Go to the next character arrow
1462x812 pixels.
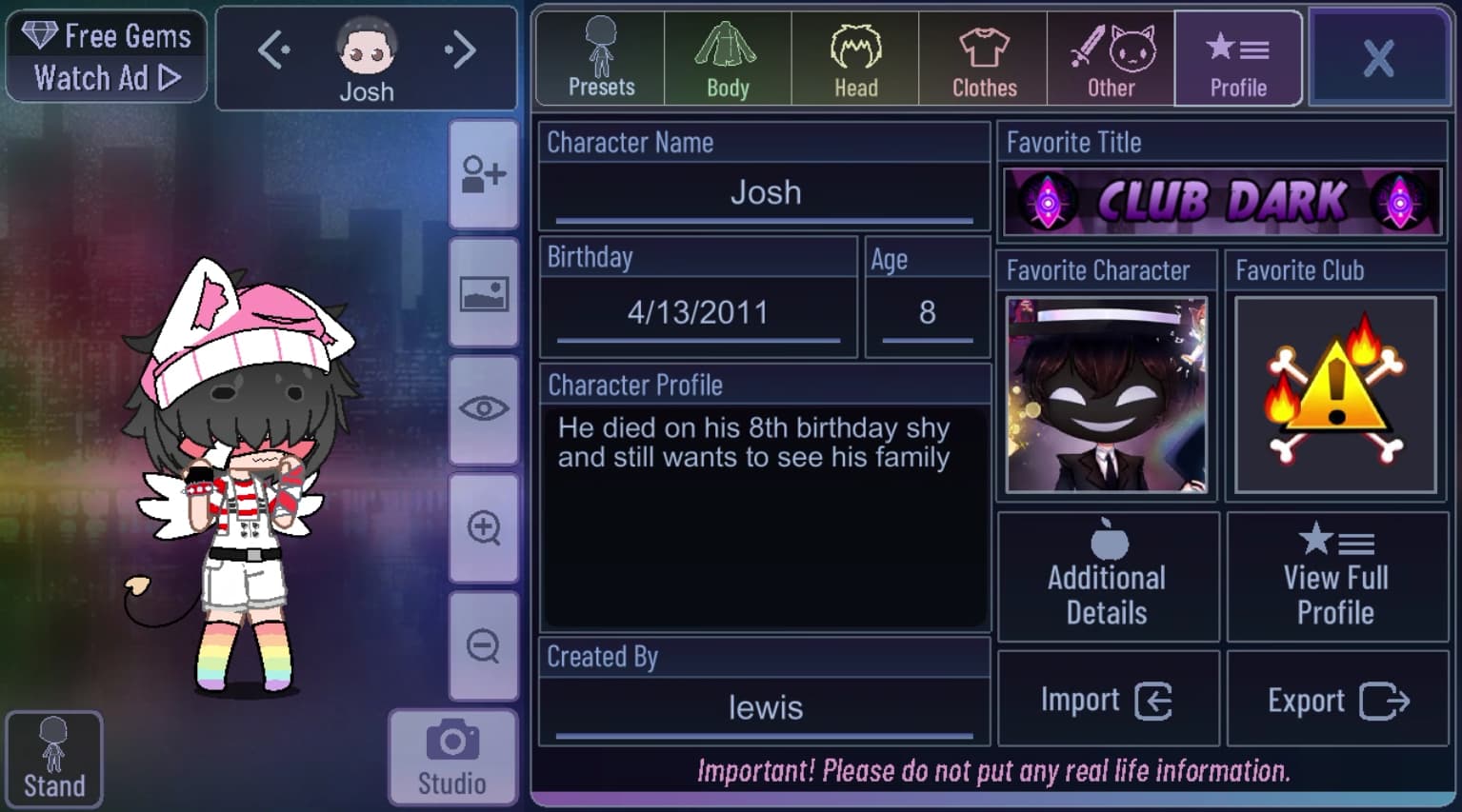460,50
